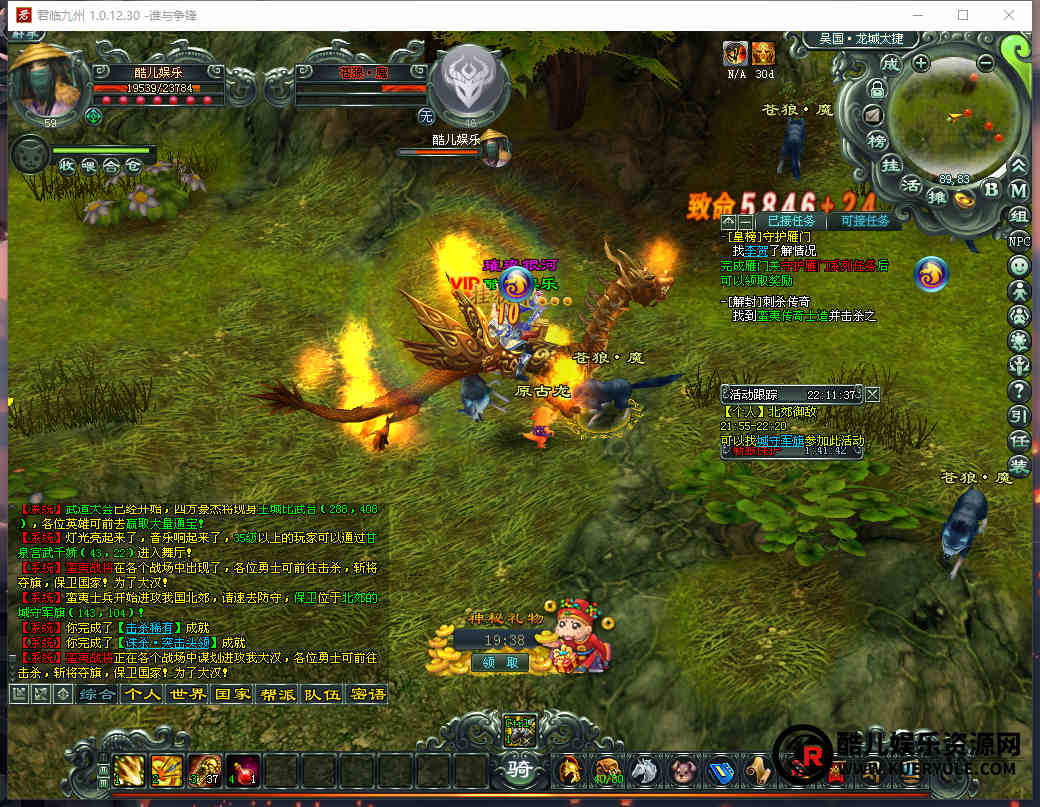Viewport: 1040px width, 807px height.
Task: Switch chat to the 密语 whisper tab
Action: (x=367, y=694)
